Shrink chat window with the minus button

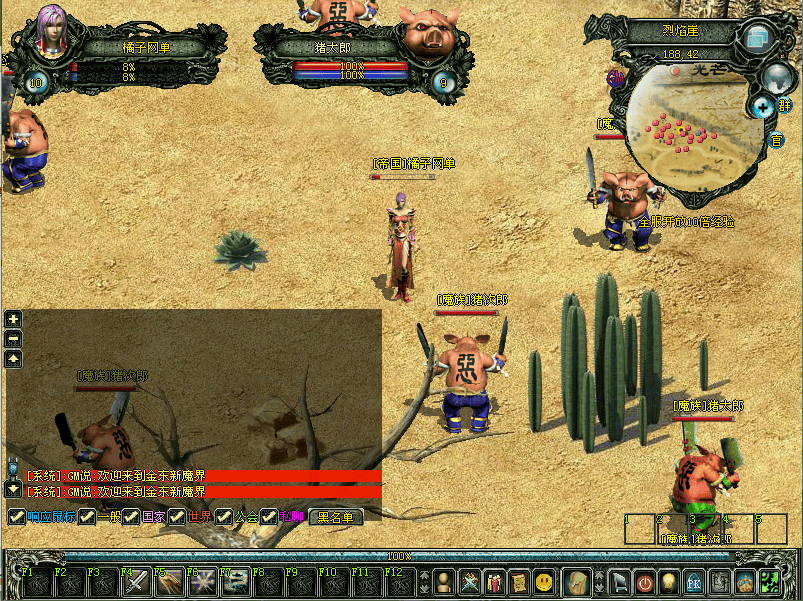[13, 339]
